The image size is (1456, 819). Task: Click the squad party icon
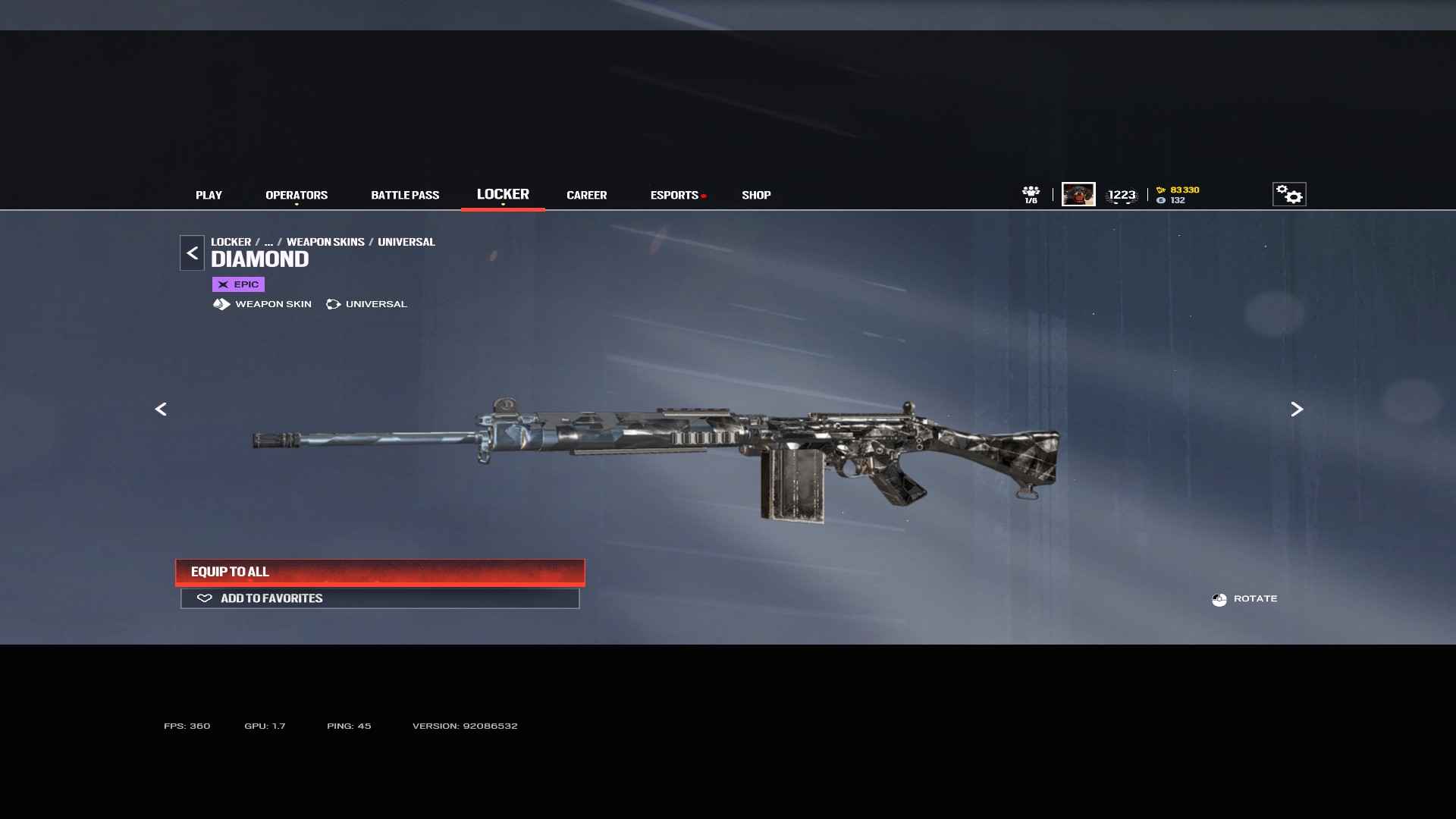point(1031,194)
